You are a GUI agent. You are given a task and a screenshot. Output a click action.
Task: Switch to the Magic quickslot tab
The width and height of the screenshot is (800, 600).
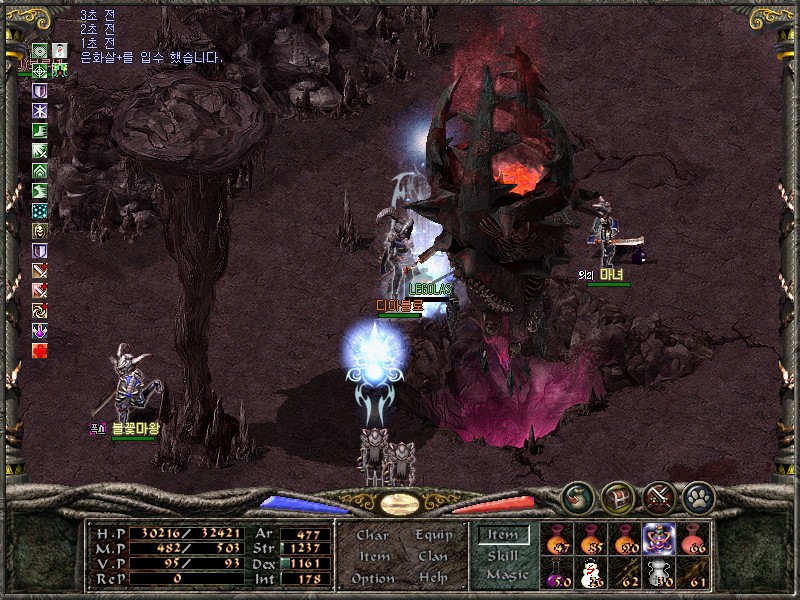506,575
